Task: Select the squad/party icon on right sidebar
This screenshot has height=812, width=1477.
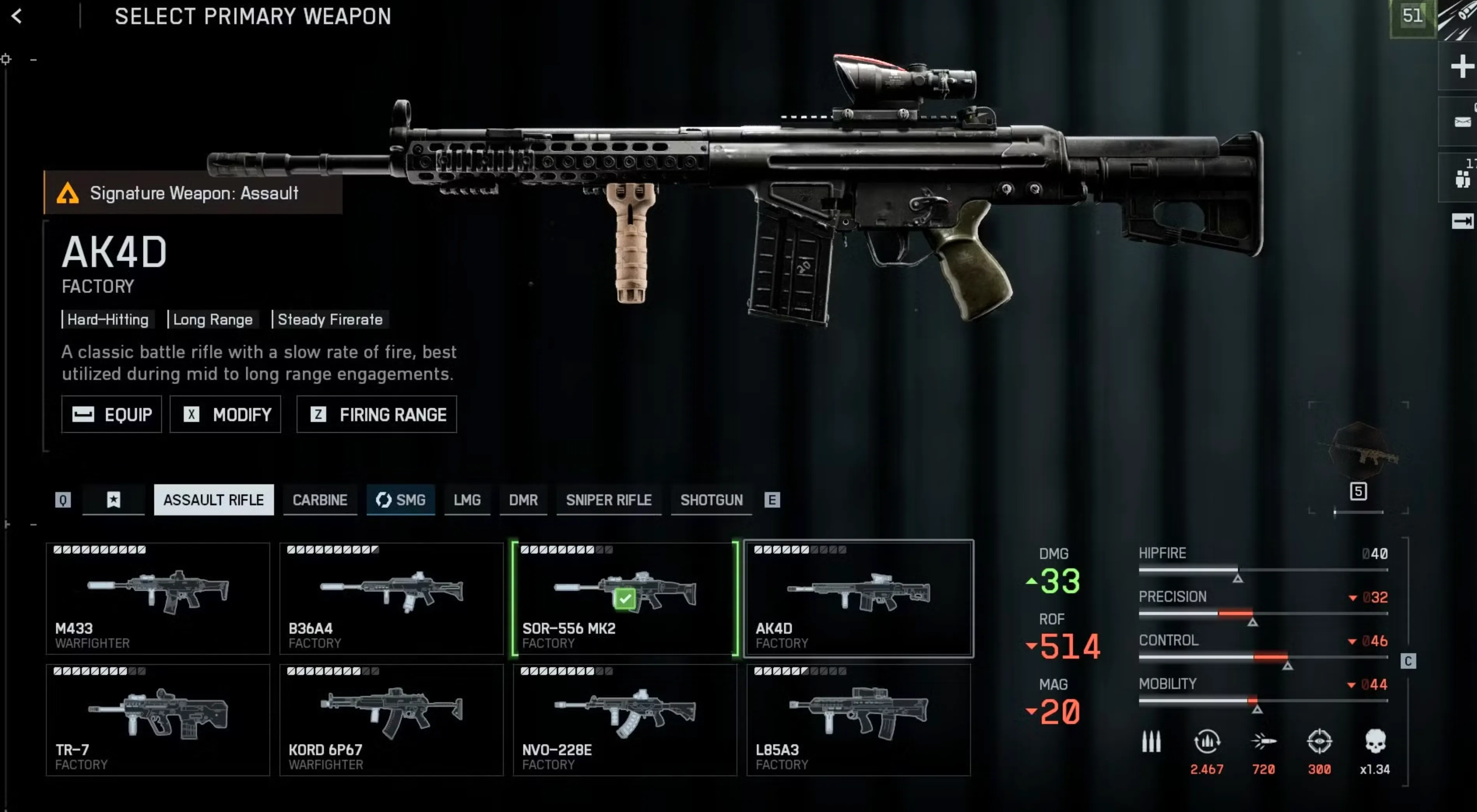Action: [1460, 178]
